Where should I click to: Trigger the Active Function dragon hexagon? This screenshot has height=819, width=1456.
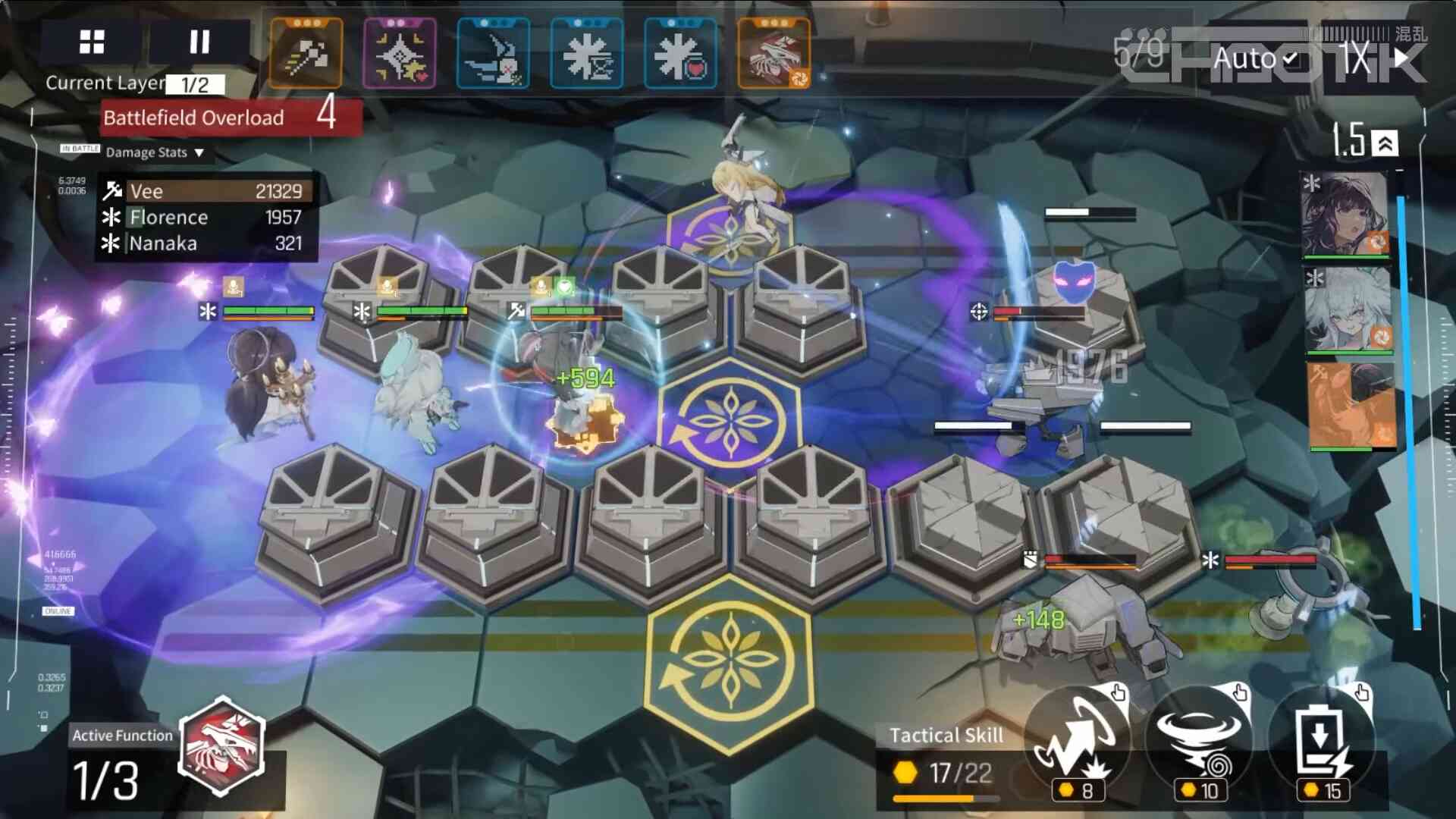click(x=221, y=746)
